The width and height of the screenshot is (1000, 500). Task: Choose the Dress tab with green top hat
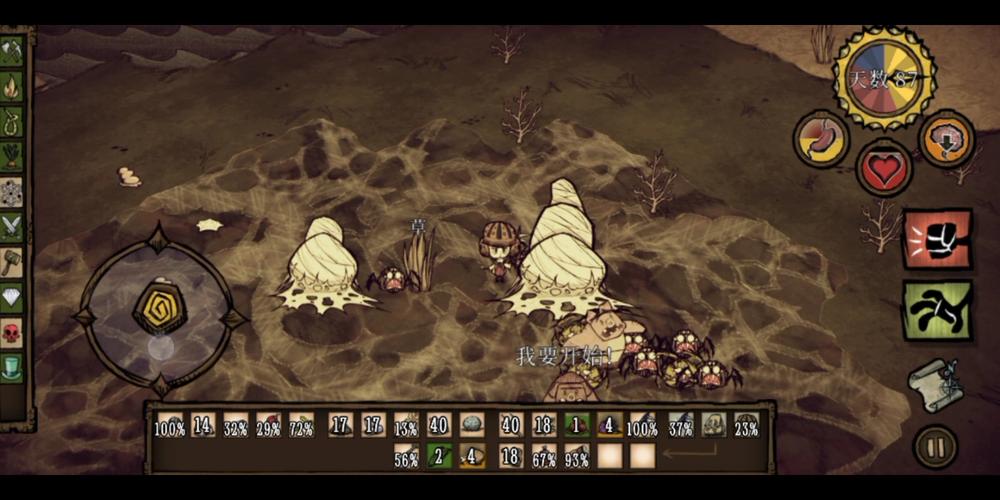(12, 366)
